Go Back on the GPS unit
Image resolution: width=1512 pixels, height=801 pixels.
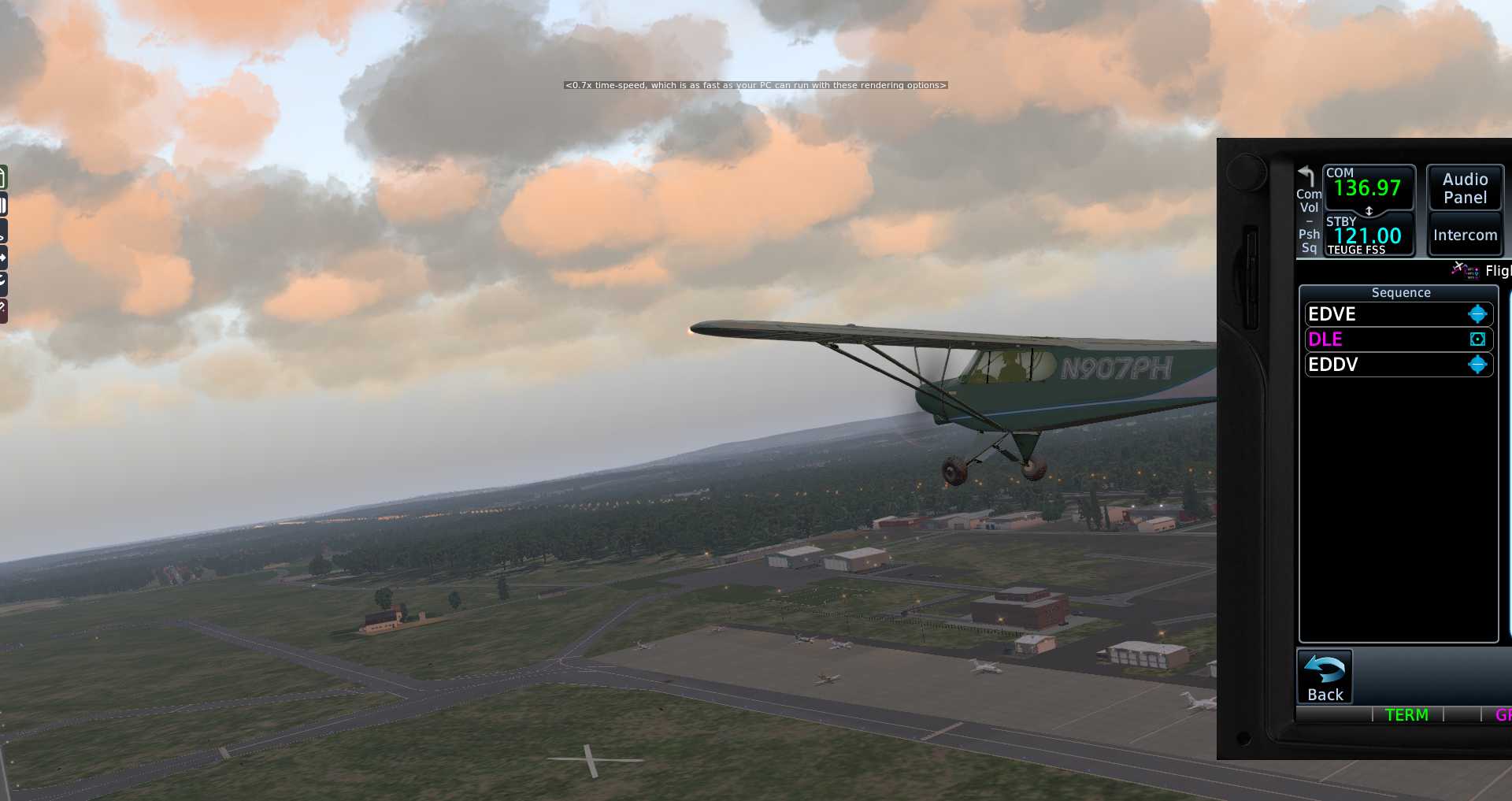tap(1325, 677)
